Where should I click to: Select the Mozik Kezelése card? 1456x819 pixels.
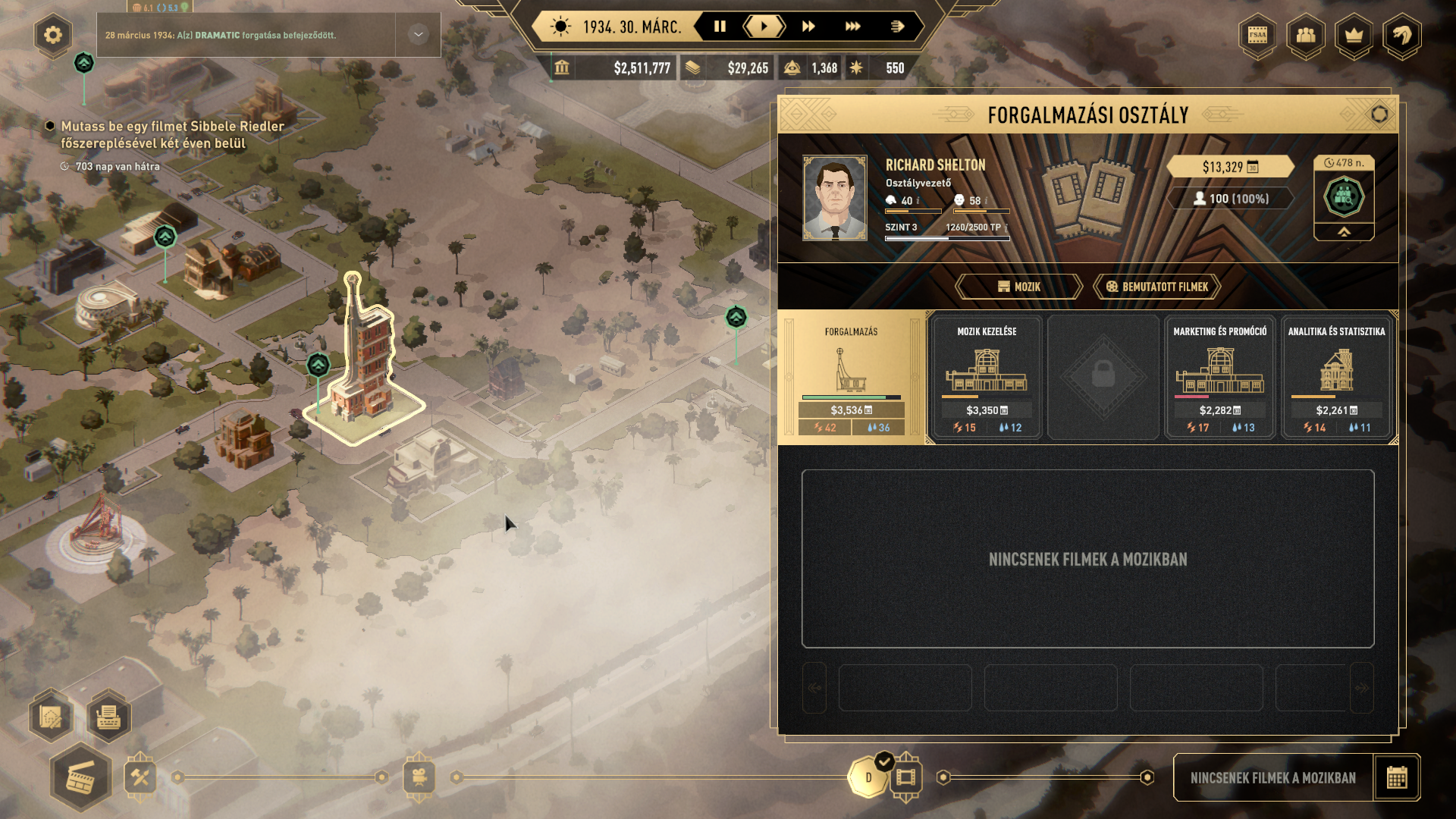[986, 377]
